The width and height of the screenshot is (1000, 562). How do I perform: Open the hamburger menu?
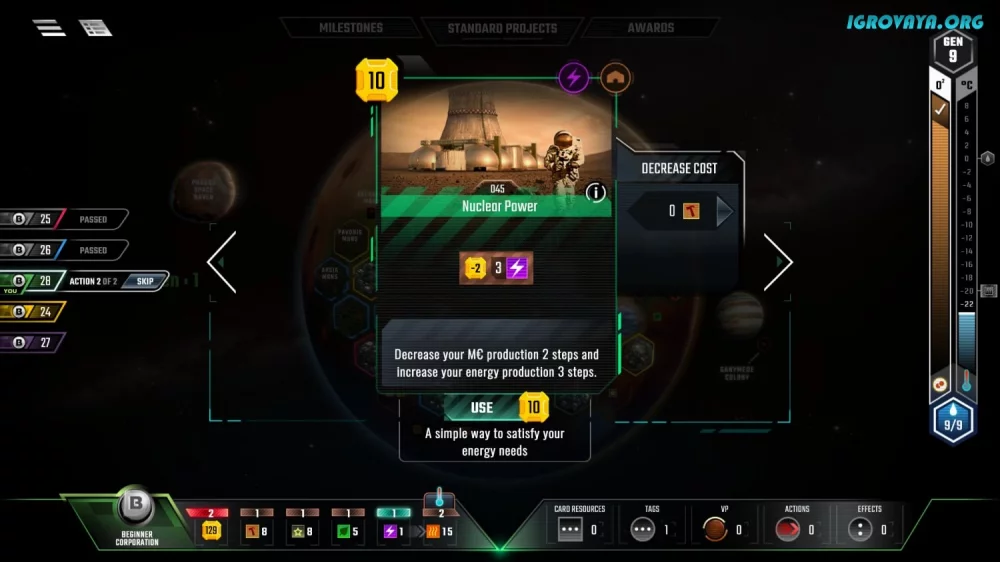click(x=49, y=28)
